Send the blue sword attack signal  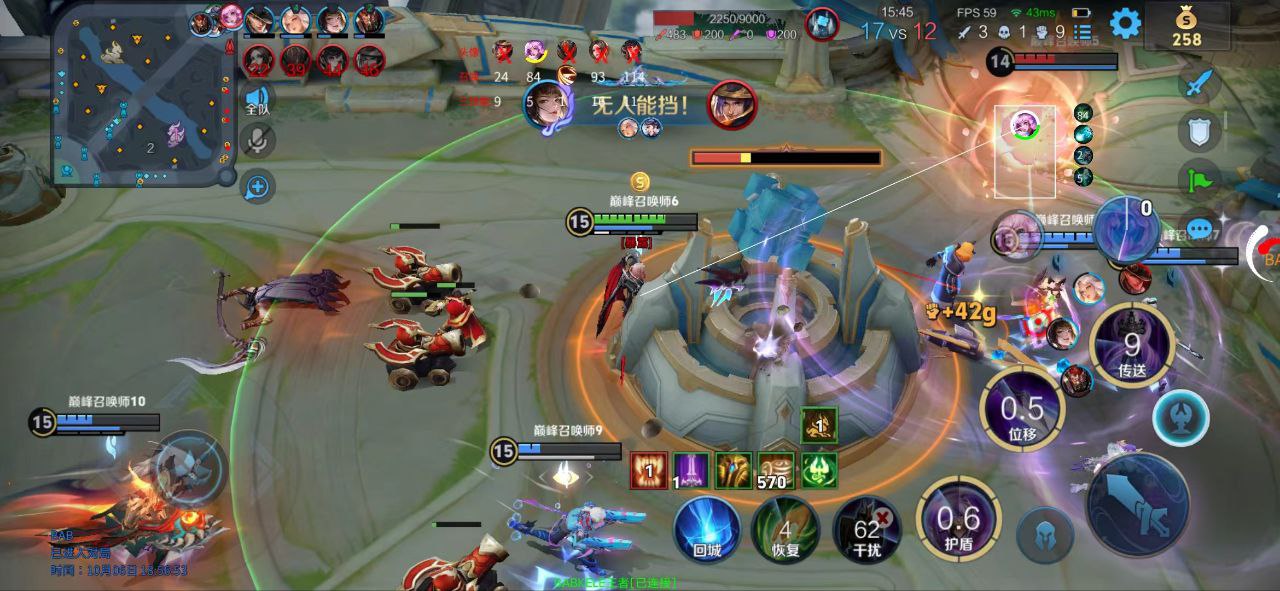1199,84
